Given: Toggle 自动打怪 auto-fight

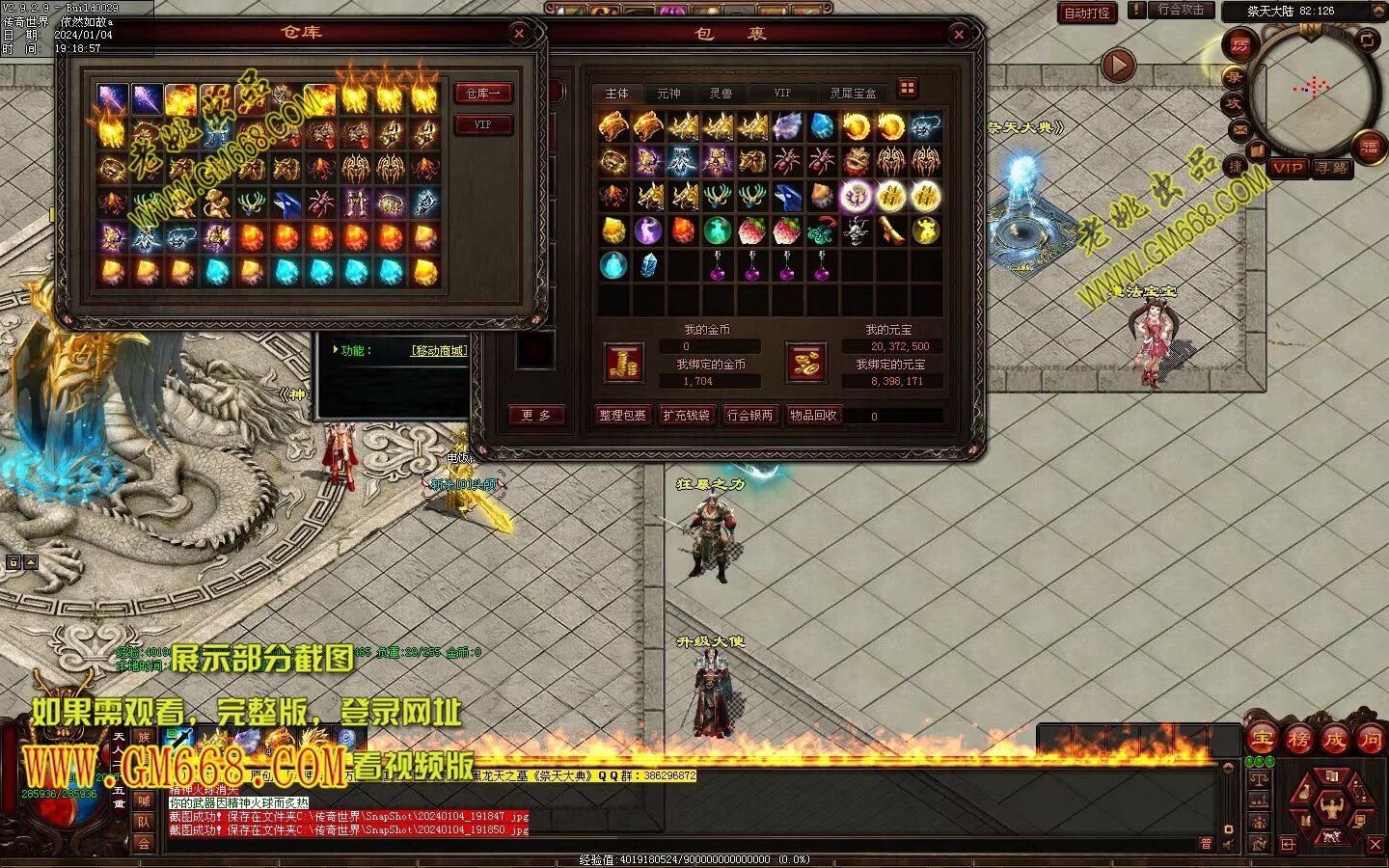Looking at the screenshot, I should [x=1087, y=13].
